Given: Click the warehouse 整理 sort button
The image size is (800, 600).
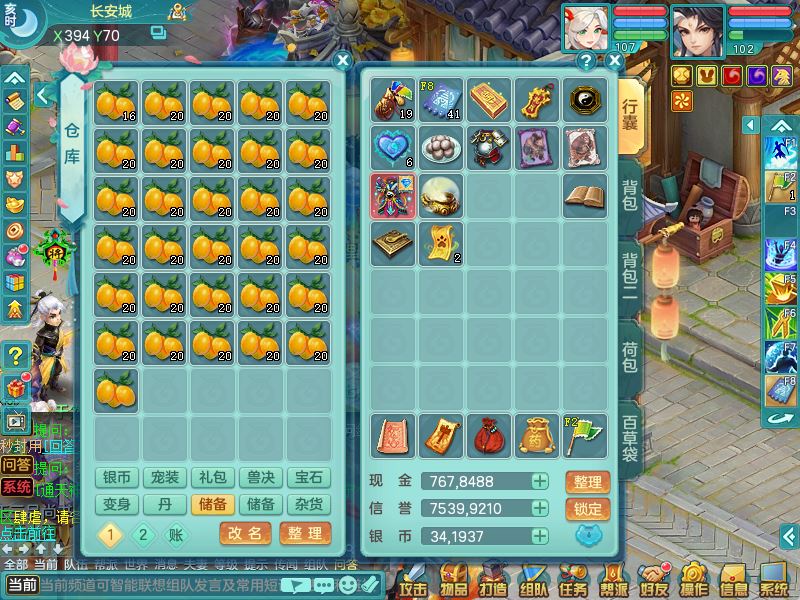Looking at the screenshot, I should point(305,534).
